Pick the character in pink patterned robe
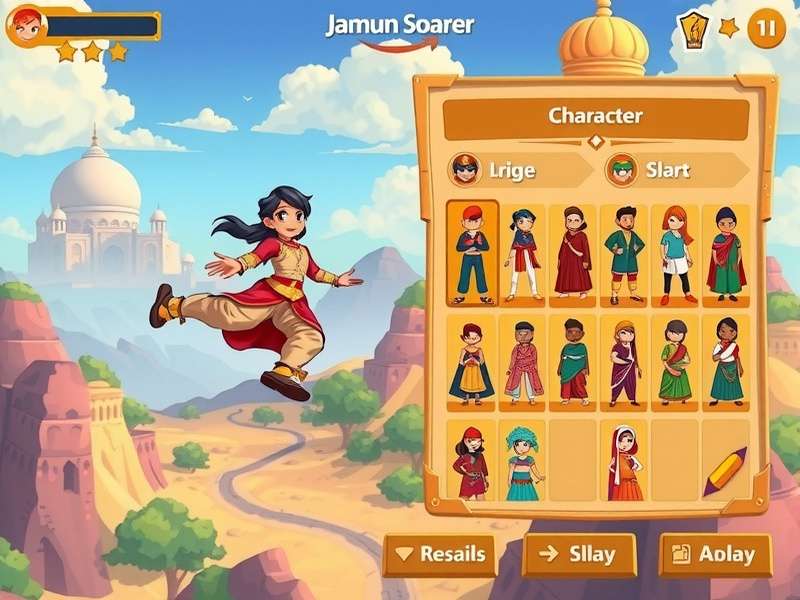Viewport: 800px width, 600px height. (523, 362)
